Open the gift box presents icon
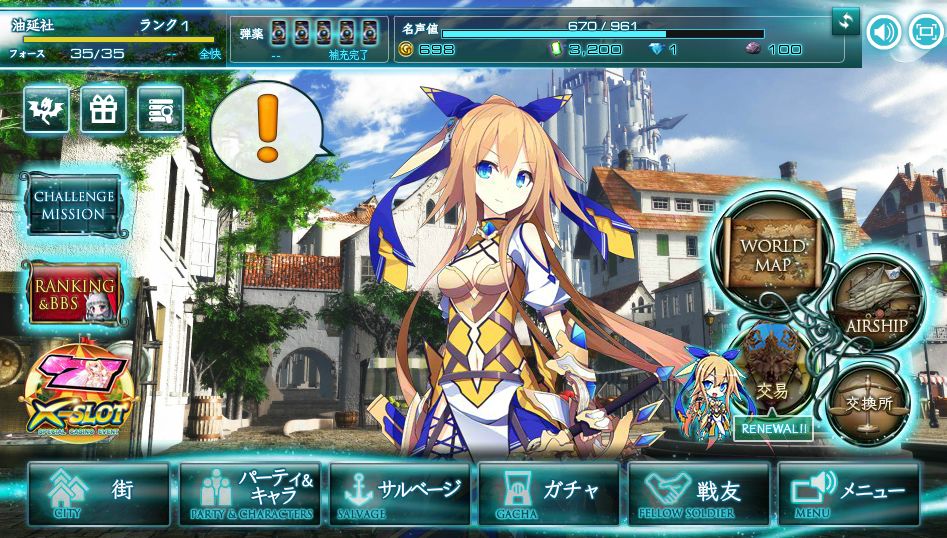The height and width of the screenshot is (538, 947). coord(103,110)
